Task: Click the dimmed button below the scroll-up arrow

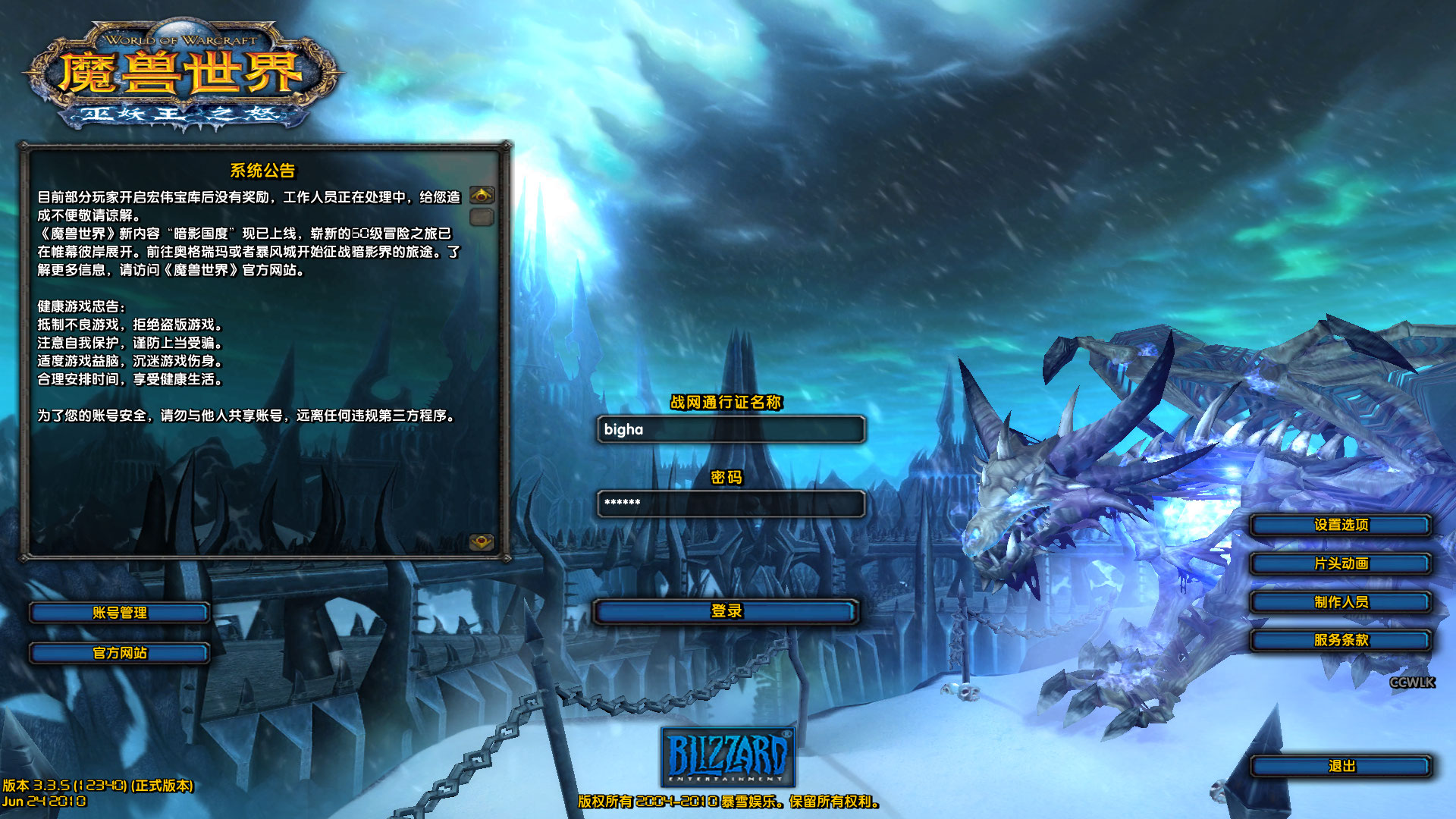Action: coord(481,217)
